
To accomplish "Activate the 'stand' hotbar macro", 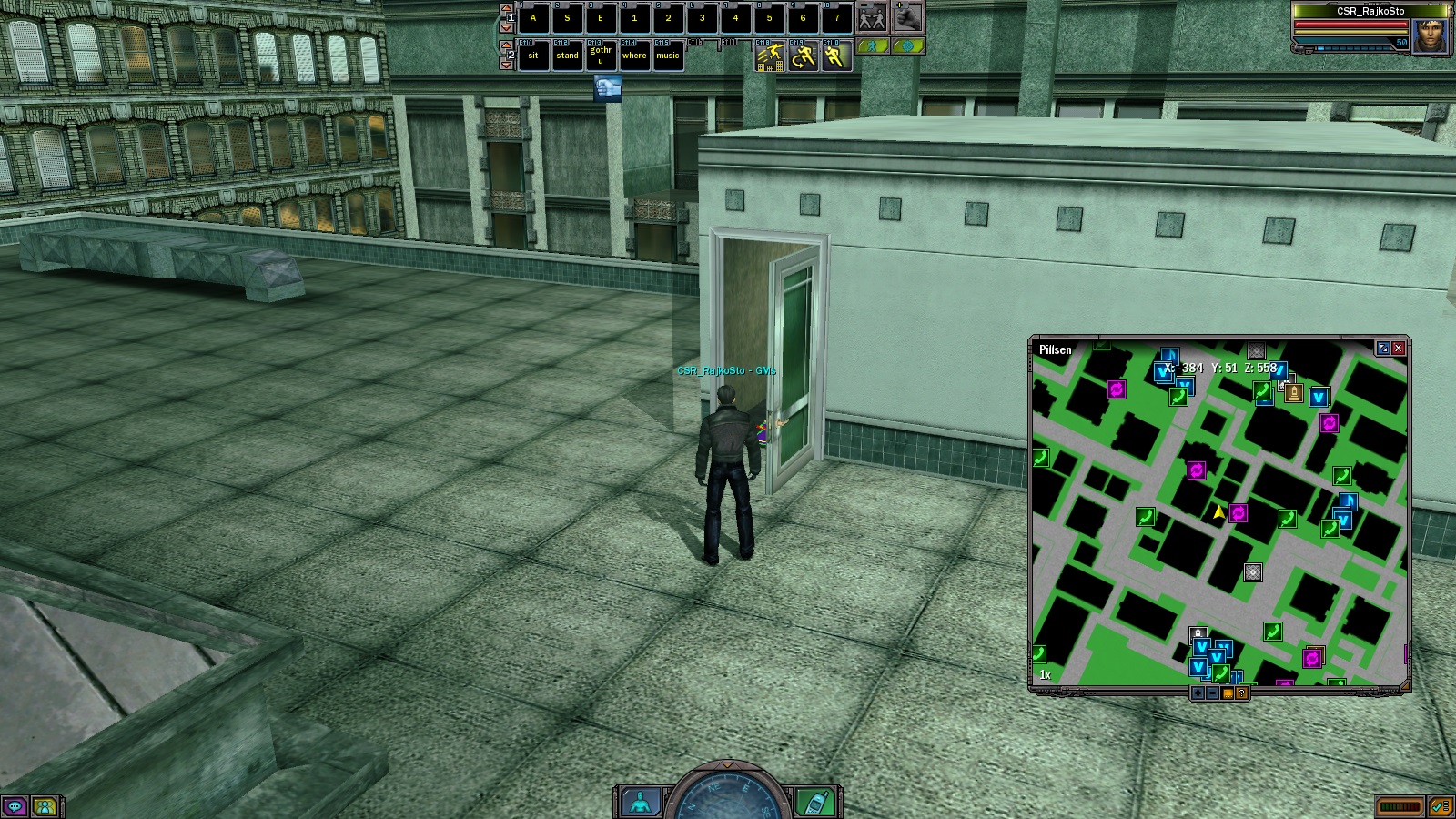I will [567, 56].
